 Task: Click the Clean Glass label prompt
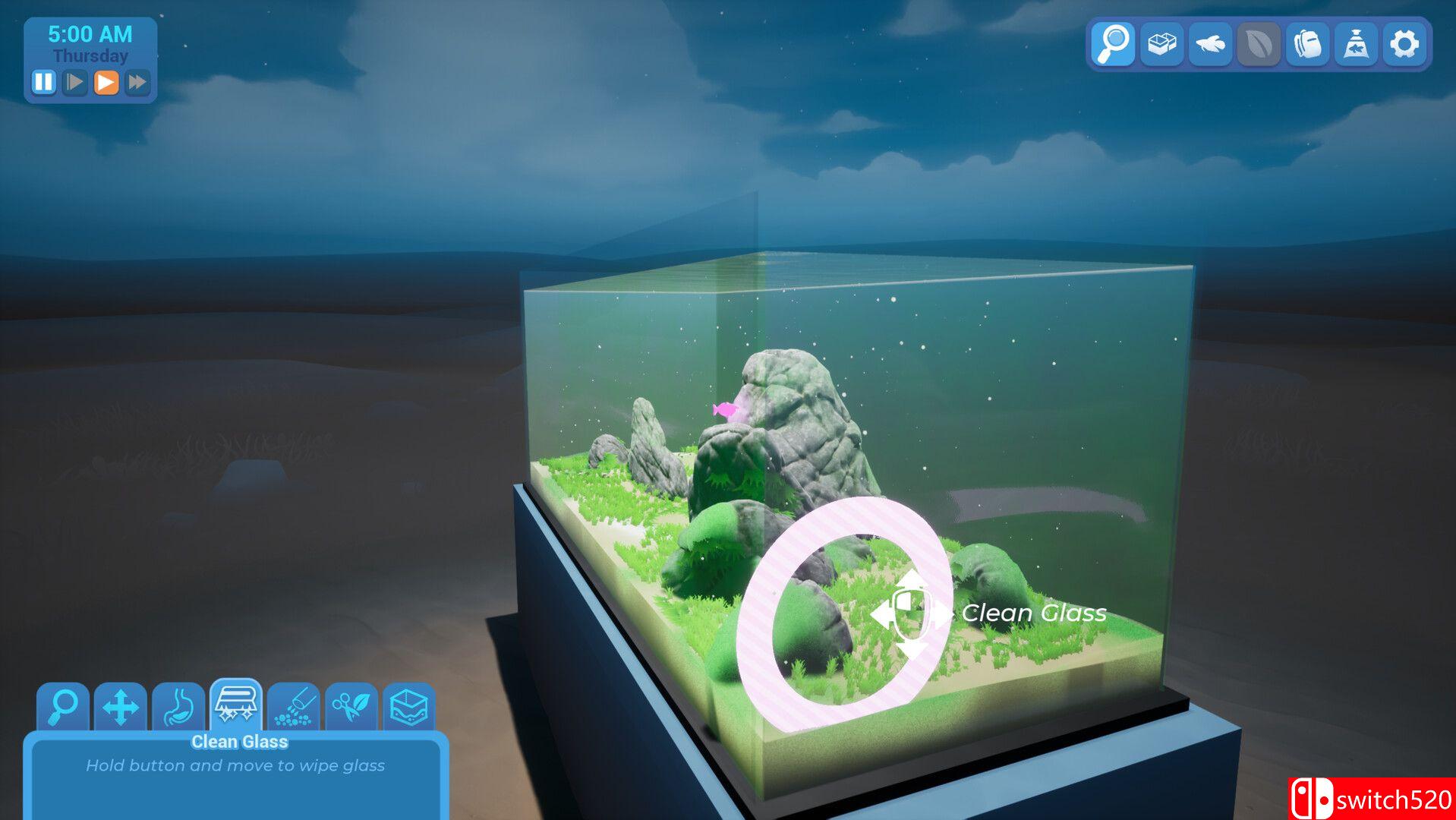click(x=1033, y=613)
